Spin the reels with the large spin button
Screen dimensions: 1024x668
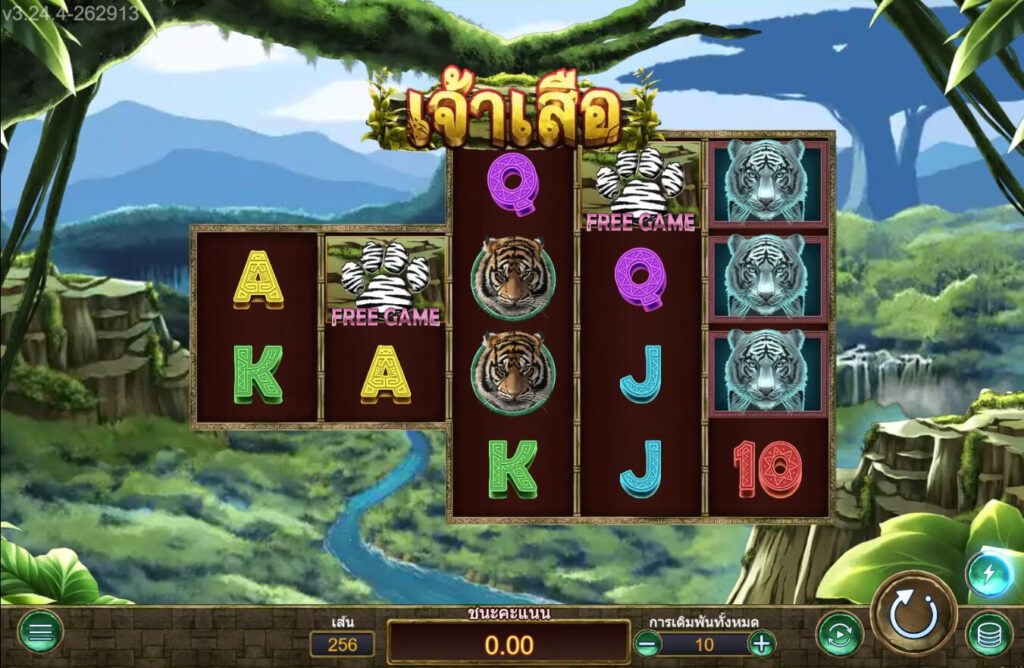click(913, 612)
